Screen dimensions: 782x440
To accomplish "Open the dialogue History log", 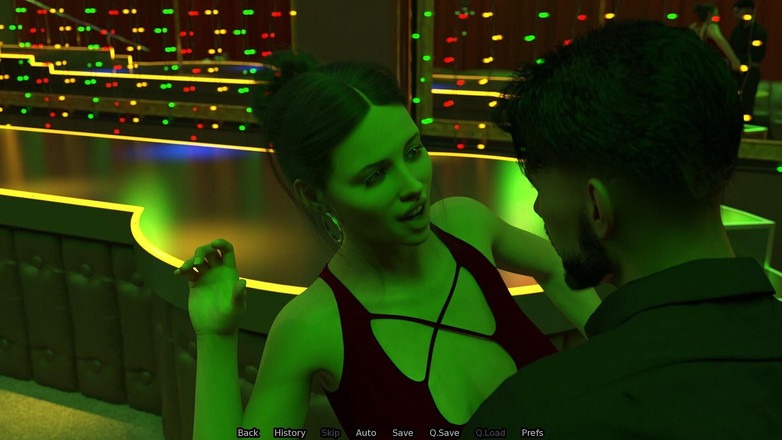I will [x=290, y=433].
